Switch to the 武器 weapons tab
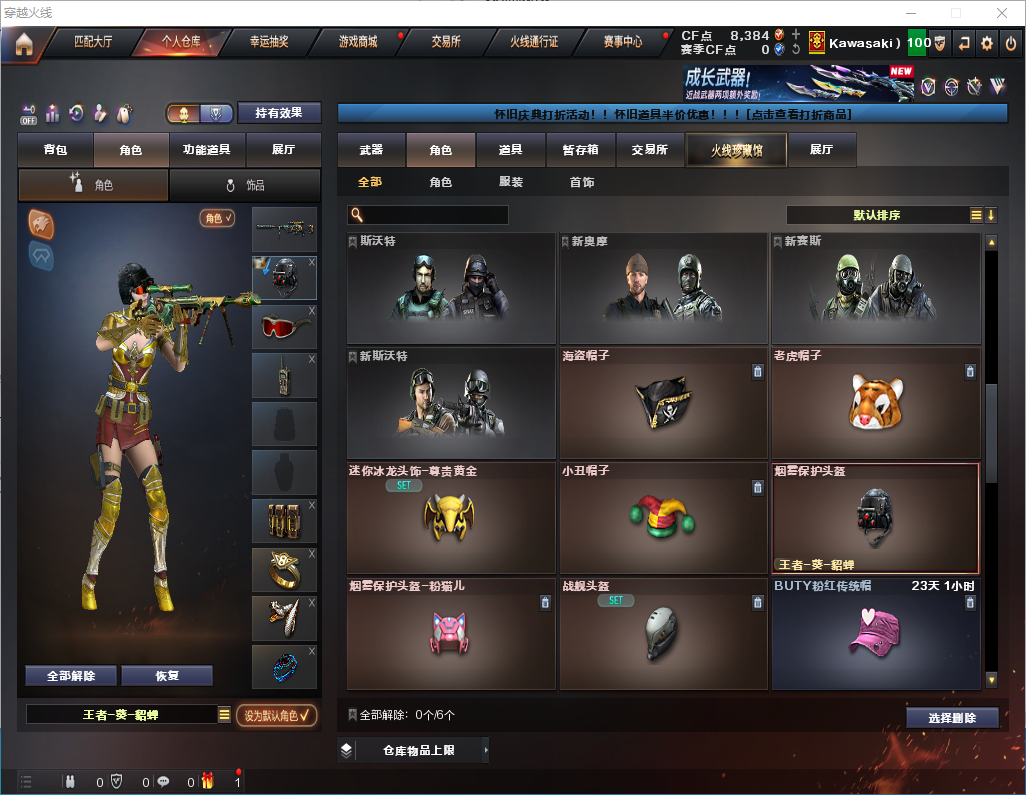 [x=371, y=150]
